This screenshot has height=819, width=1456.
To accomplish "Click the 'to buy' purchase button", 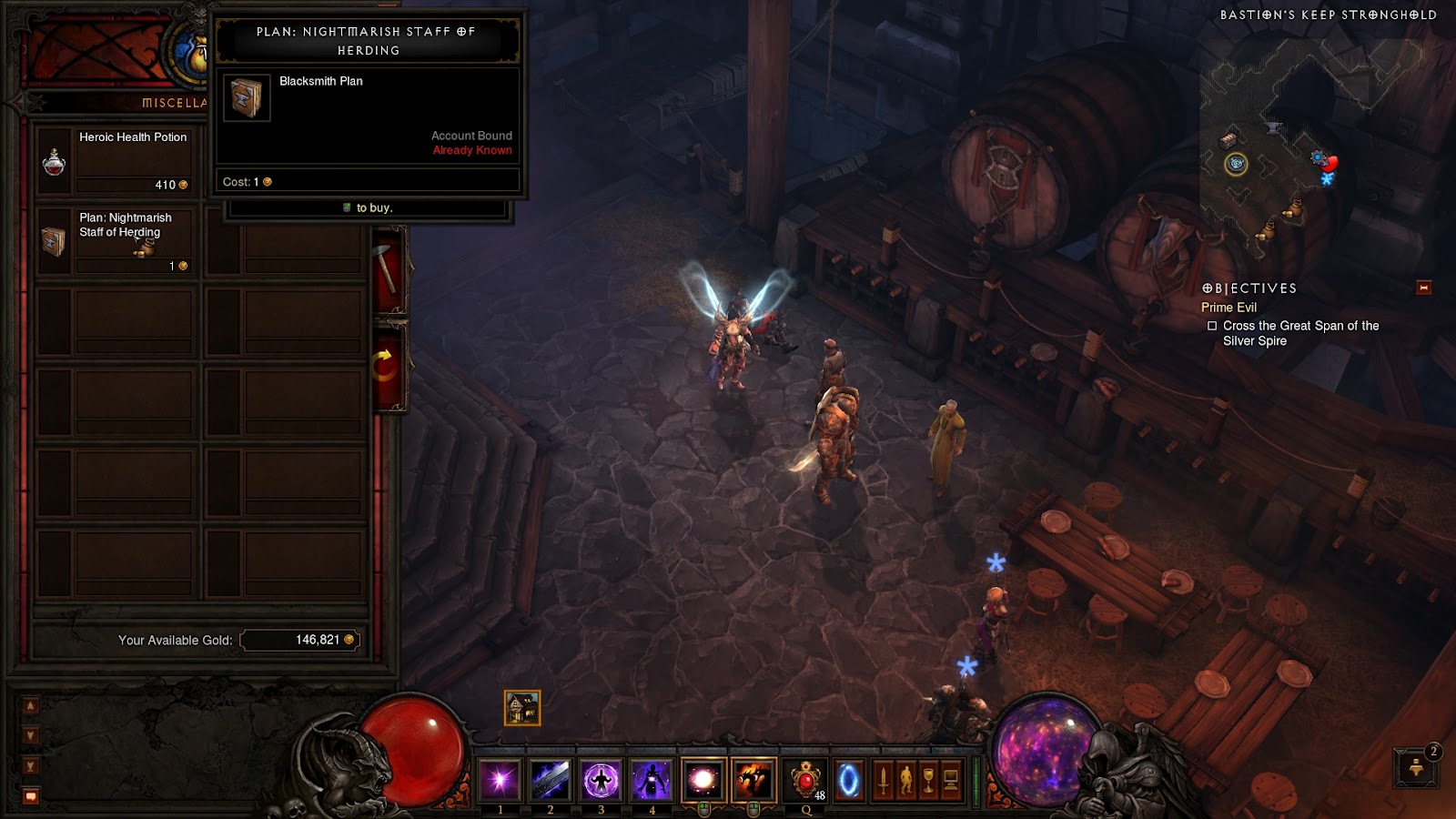I will 367,207.
